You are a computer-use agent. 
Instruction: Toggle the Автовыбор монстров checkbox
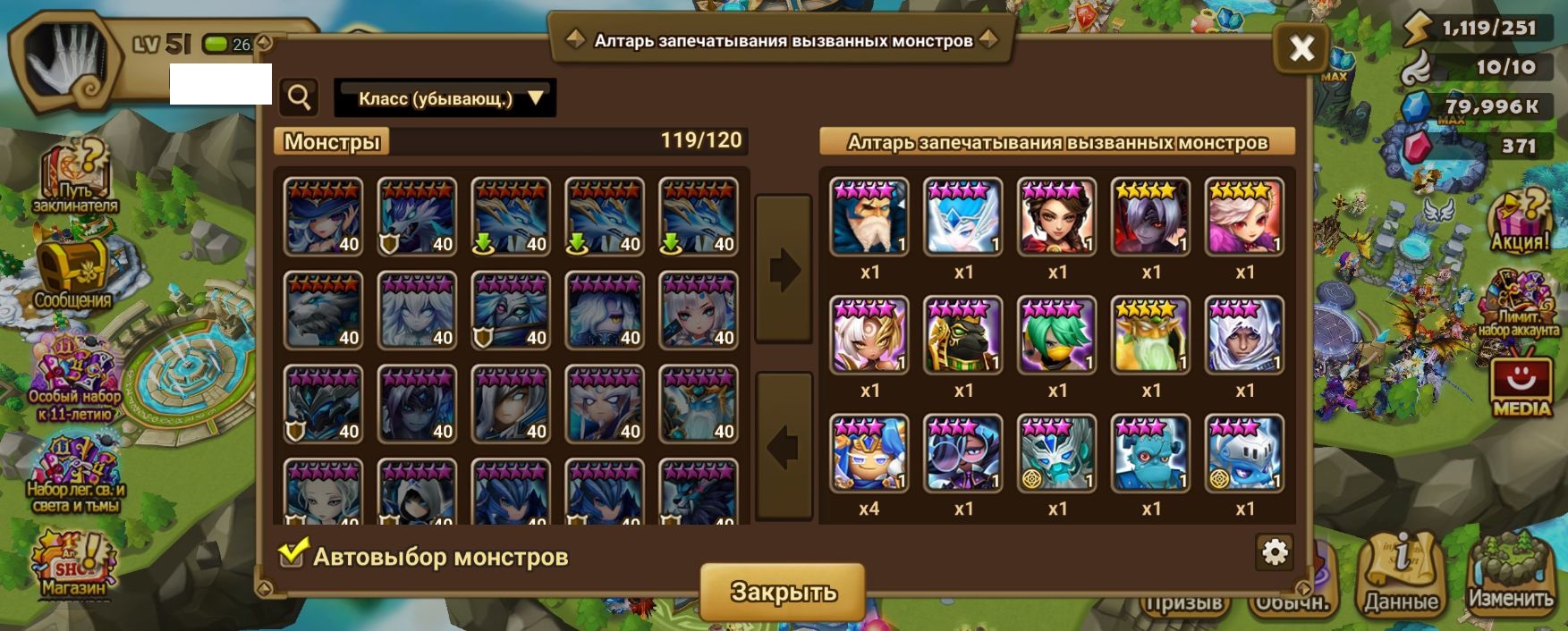292,555
